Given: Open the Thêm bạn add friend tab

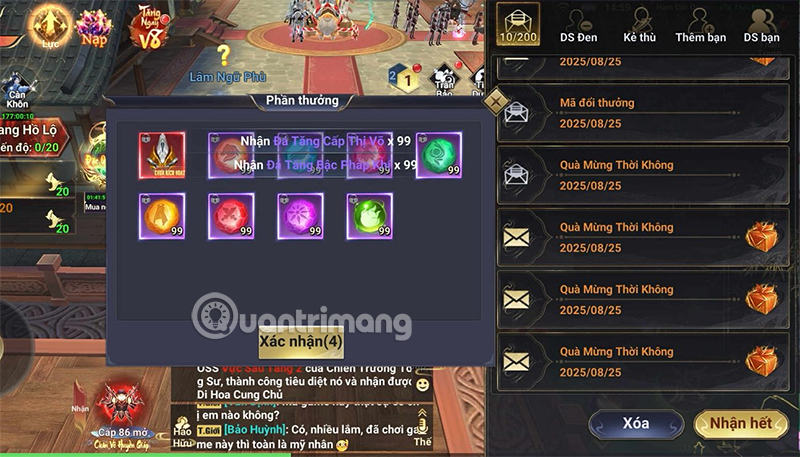Looking at the screenshot, I should (700, 27).
